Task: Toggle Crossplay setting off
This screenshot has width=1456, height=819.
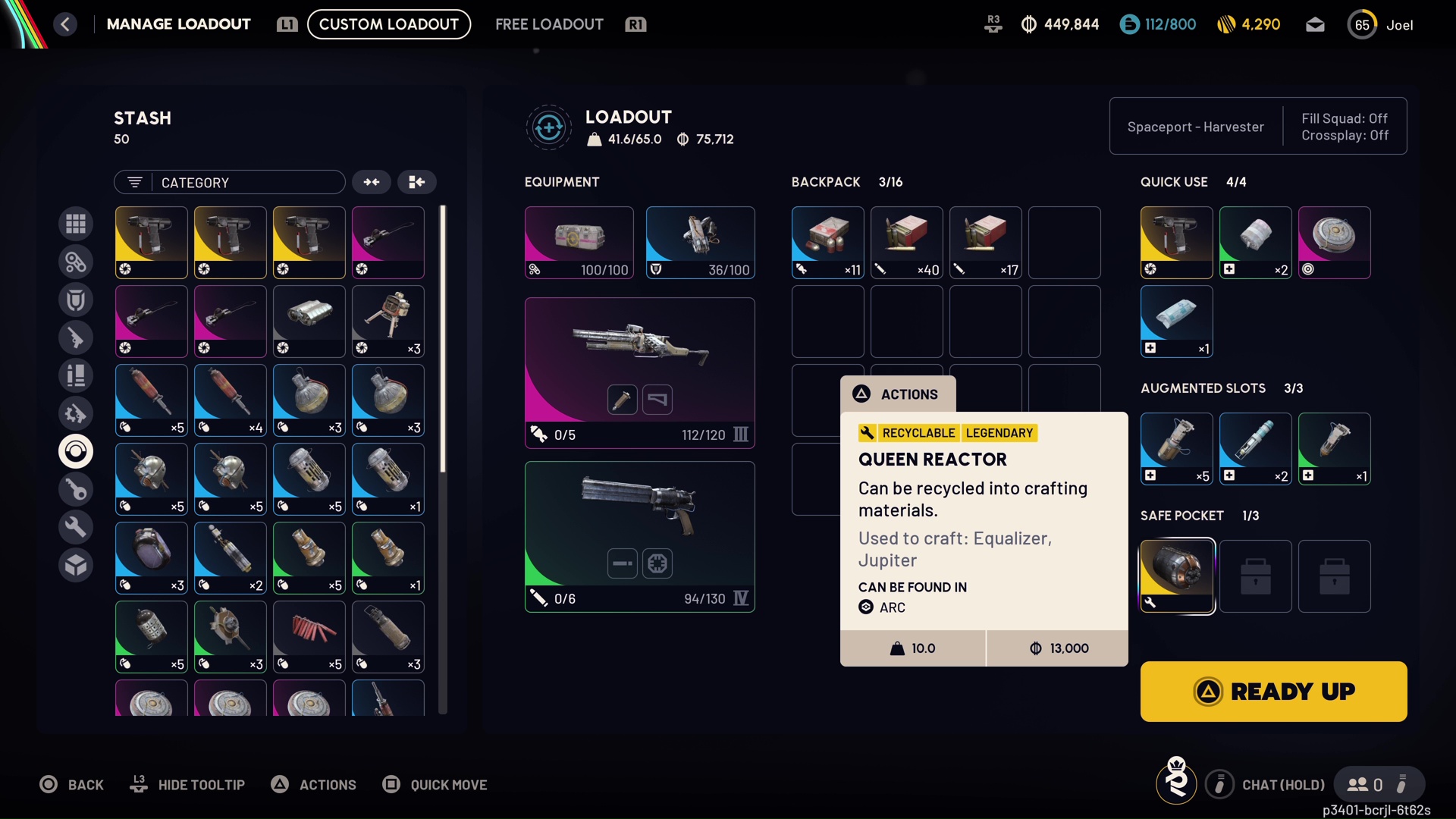Action: pos(1344,135)
